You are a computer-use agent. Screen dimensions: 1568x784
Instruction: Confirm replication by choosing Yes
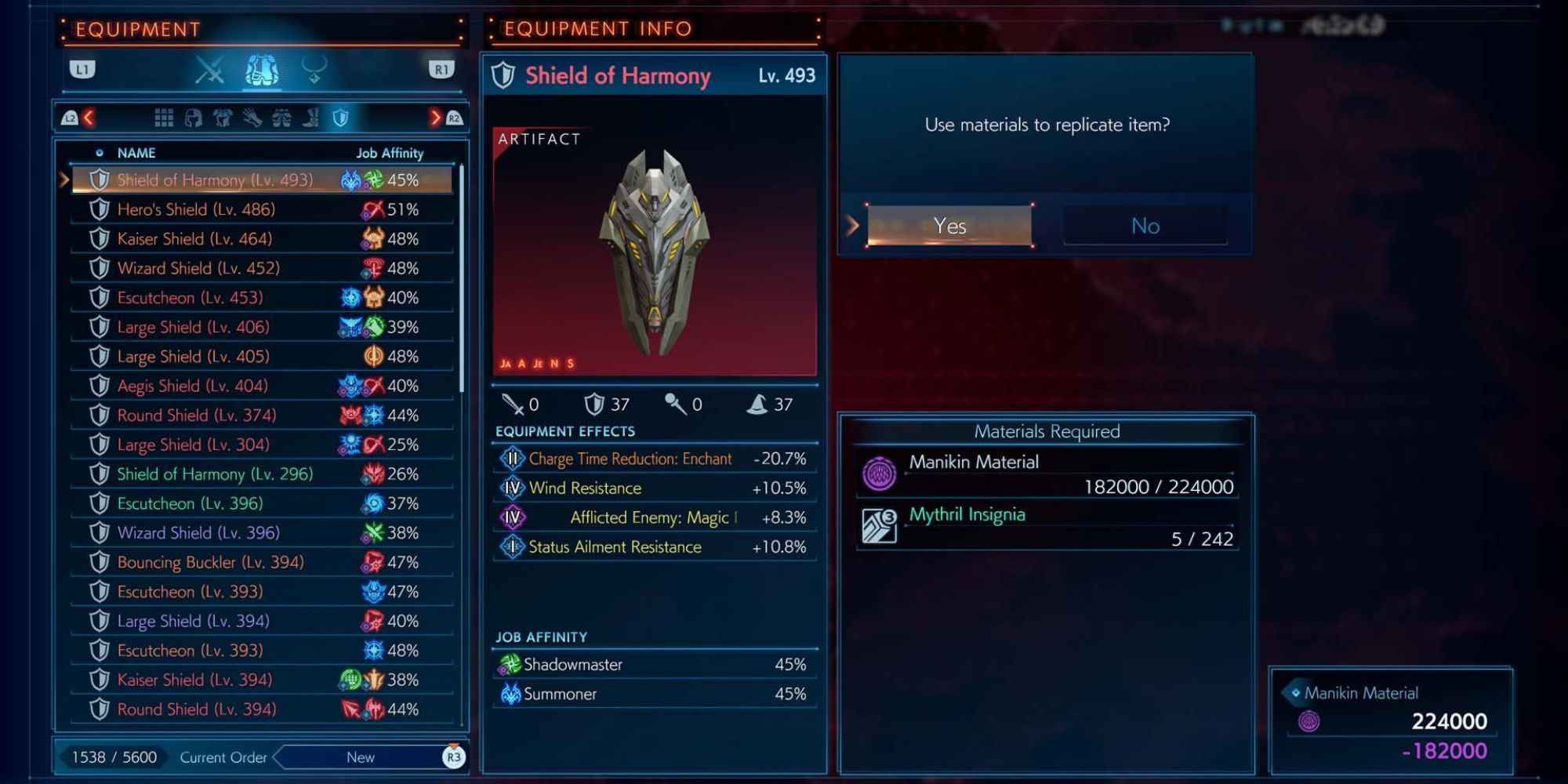(949, 226)
